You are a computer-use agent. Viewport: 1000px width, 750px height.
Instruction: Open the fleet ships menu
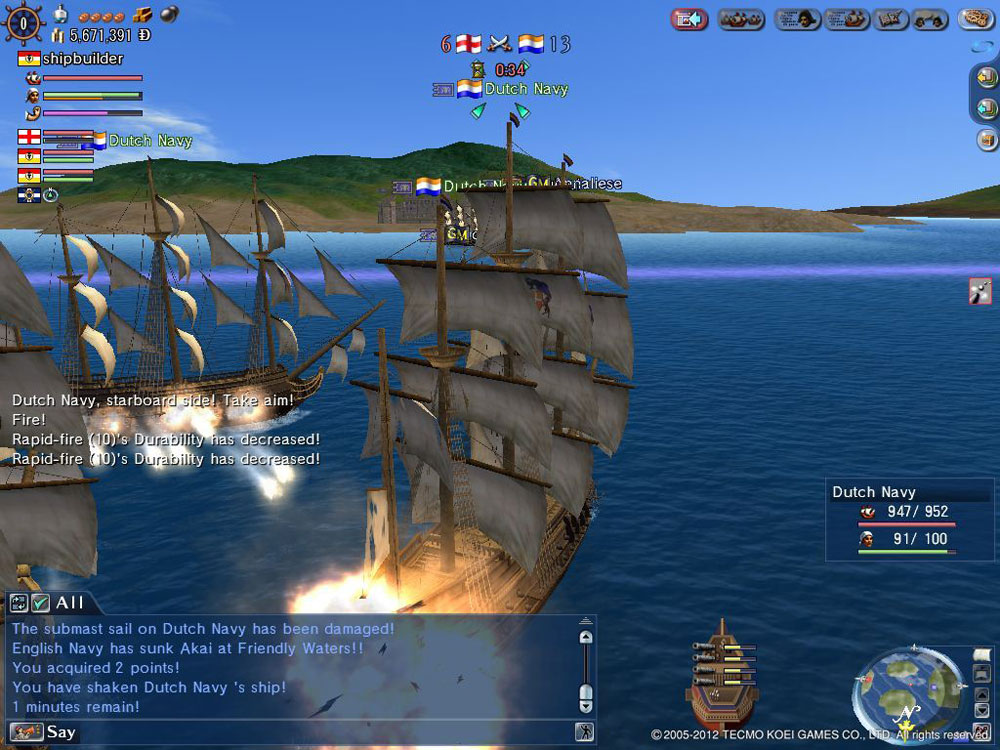741,19
